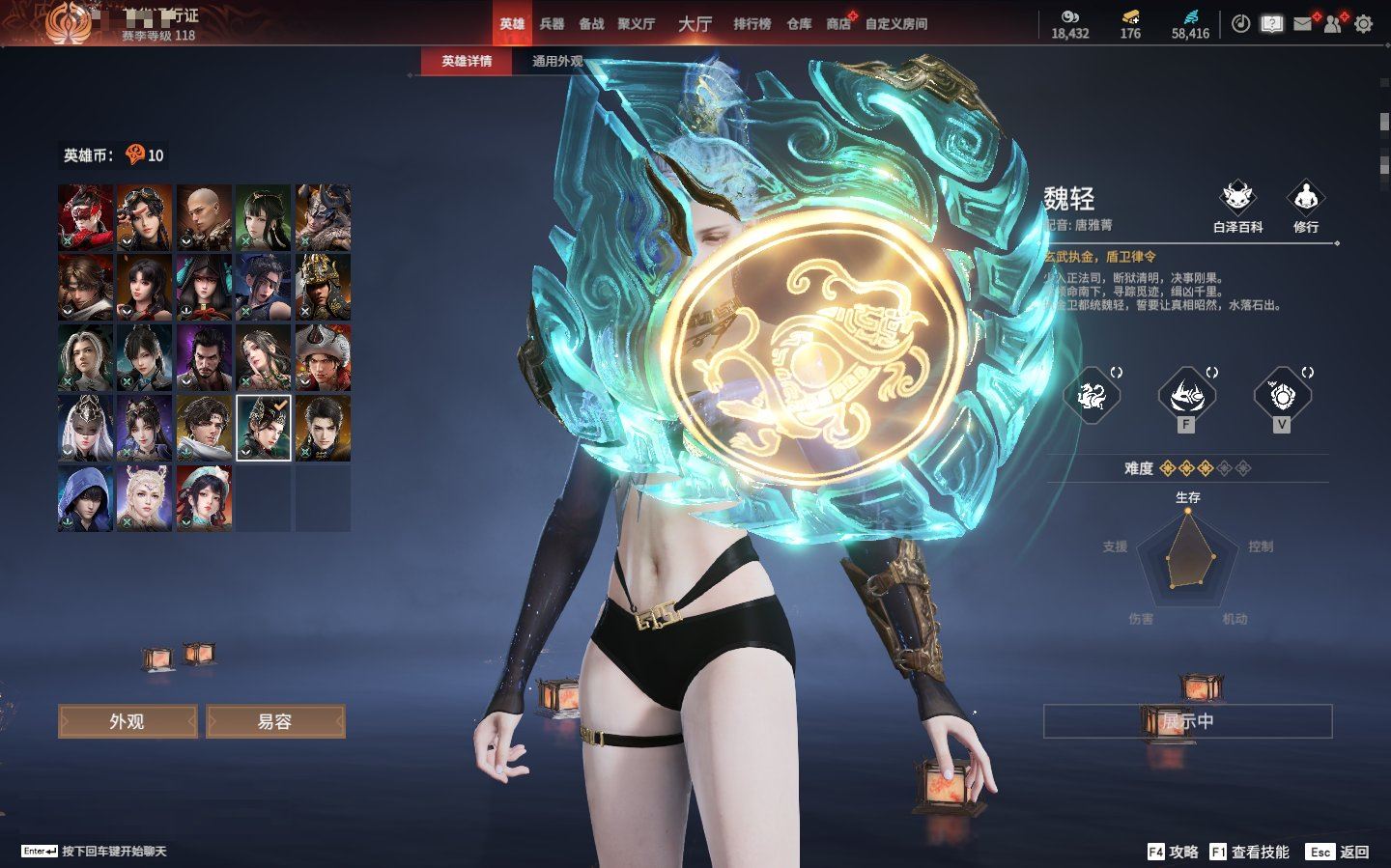The image size is (1391, 868).
Task: Select the 英雄详情 hero details tab
Action: tap(467, 61)
